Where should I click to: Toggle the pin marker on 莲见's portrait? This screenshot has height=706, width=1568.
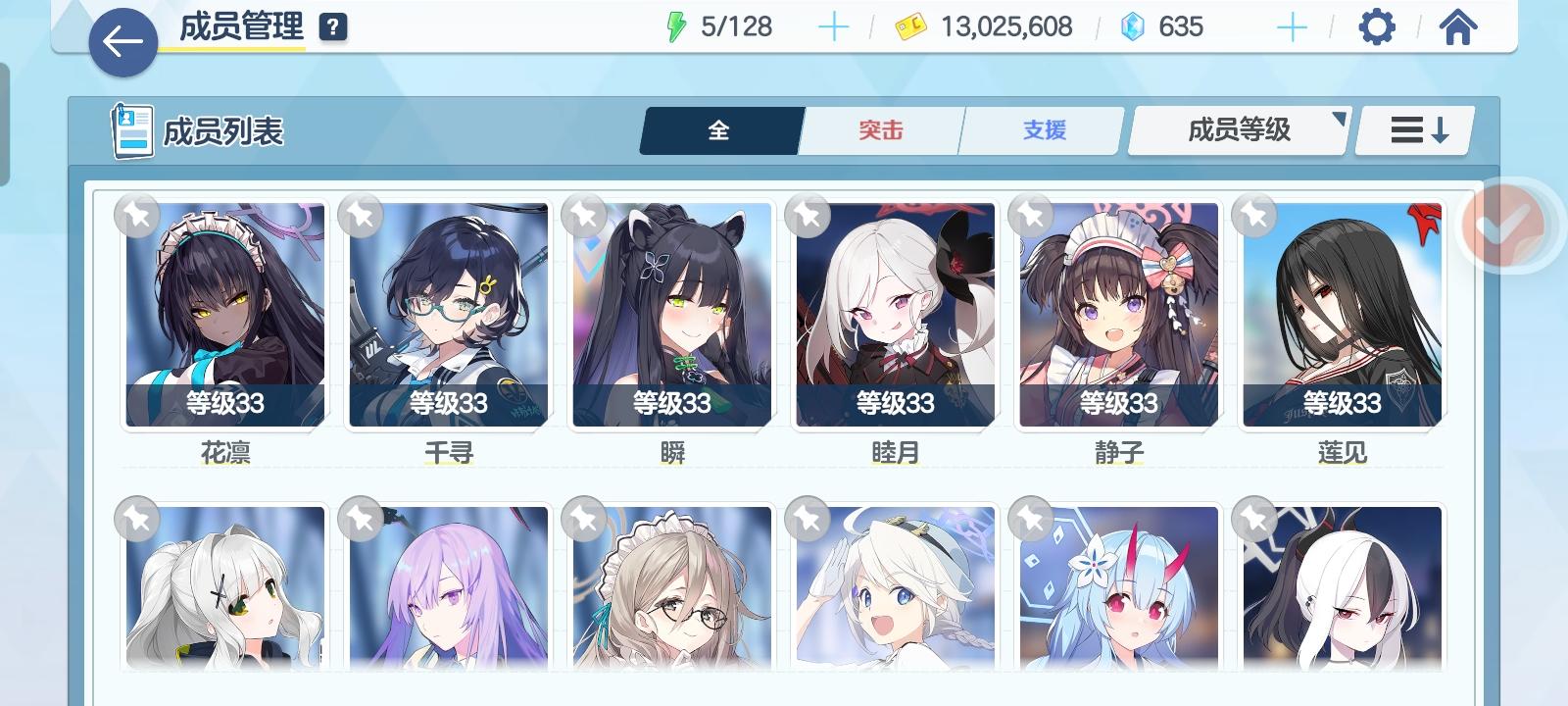point(1255,218)
